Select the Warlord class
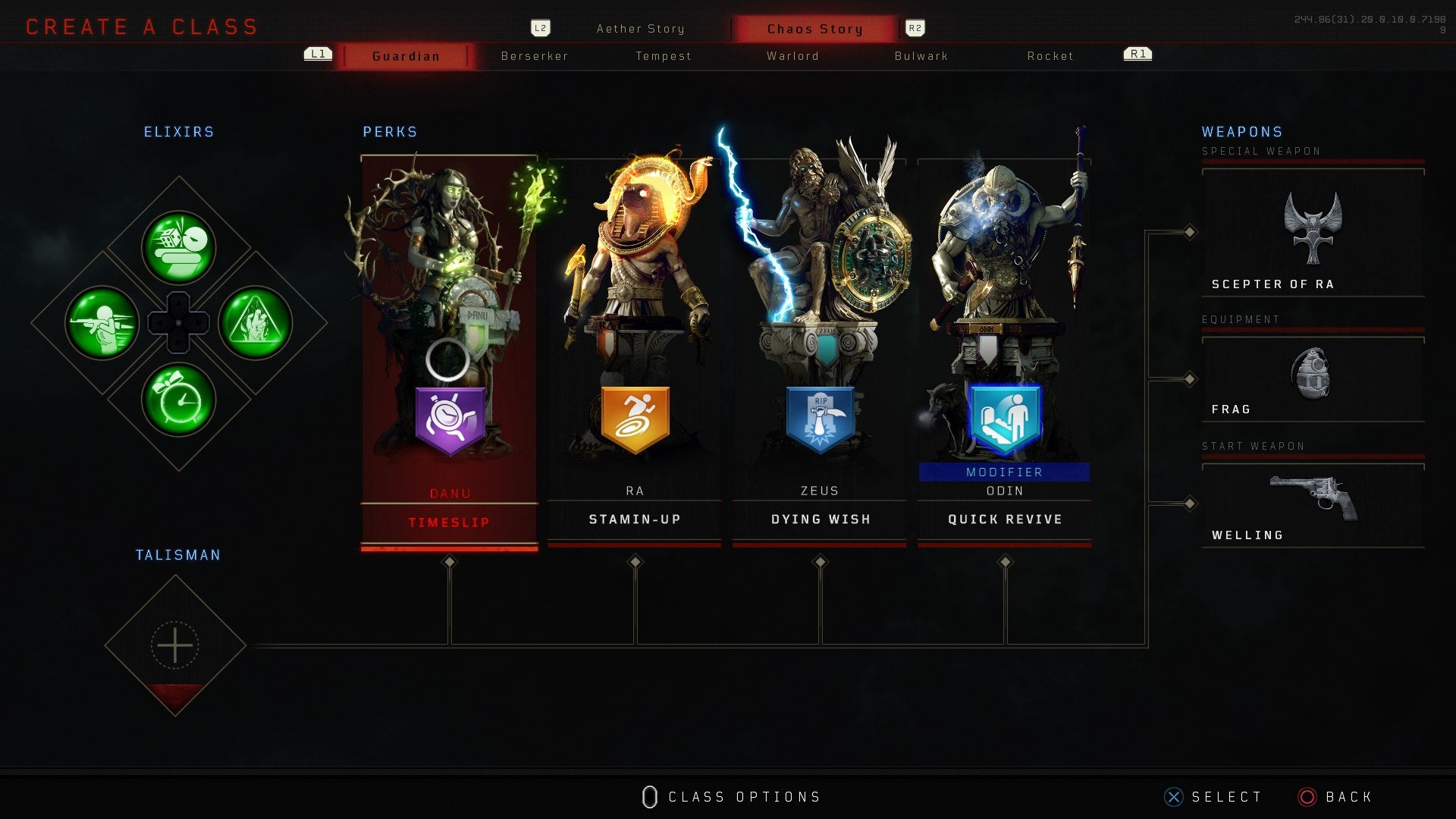The height and width of the screenshot is (819, 1456). [x=792, y=55]
